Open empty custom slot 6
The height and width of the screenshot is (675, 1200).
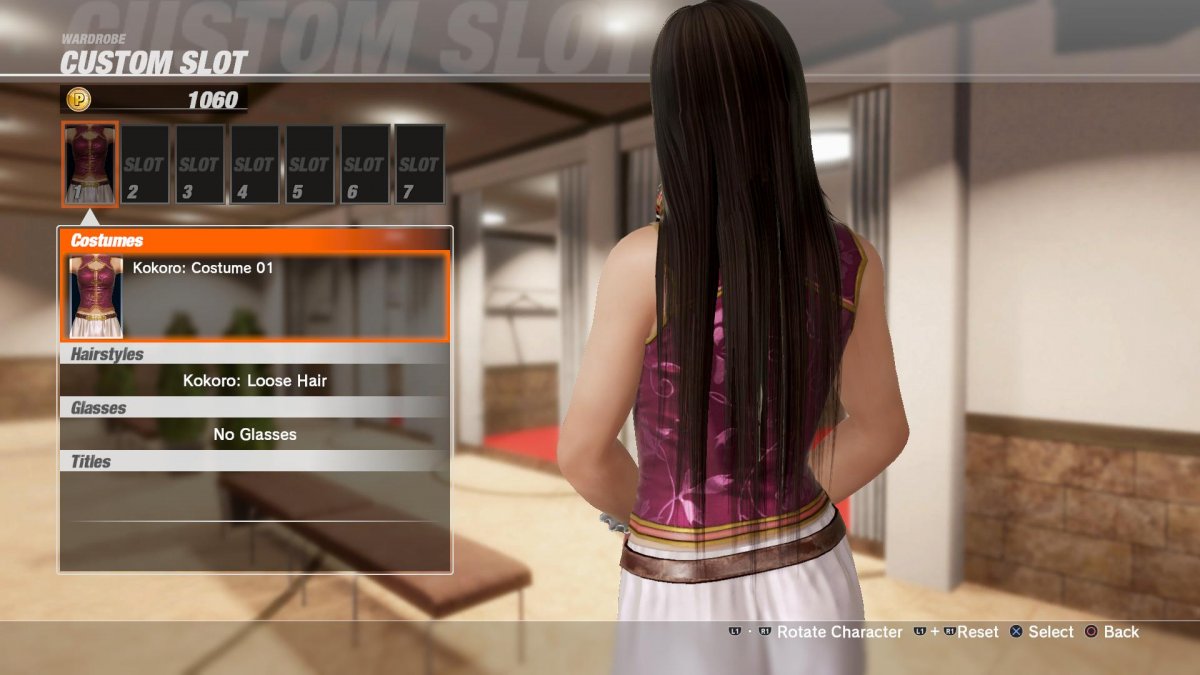click(x=363, y=164)
